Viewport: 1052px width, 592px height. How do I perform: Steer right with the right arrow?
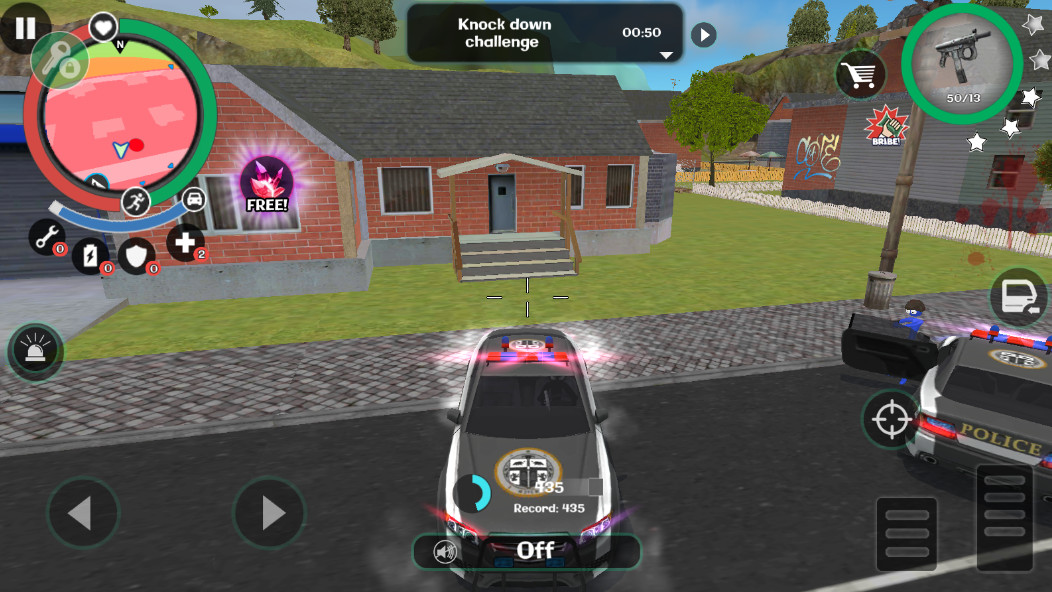[x=269, y=513]
